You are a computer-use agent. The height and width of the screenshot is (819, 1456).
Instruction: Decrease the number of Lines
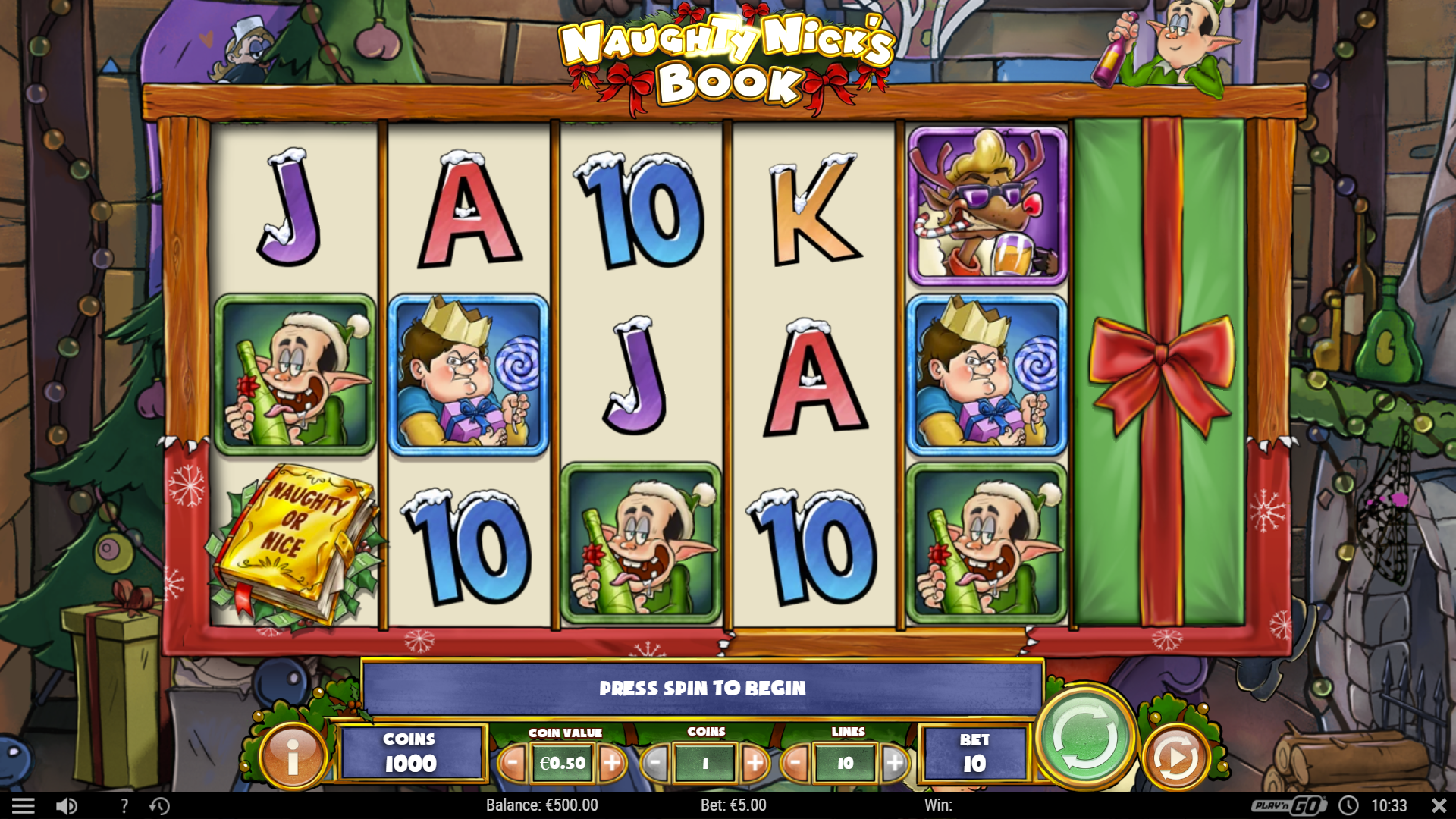(x=795, y=764)
